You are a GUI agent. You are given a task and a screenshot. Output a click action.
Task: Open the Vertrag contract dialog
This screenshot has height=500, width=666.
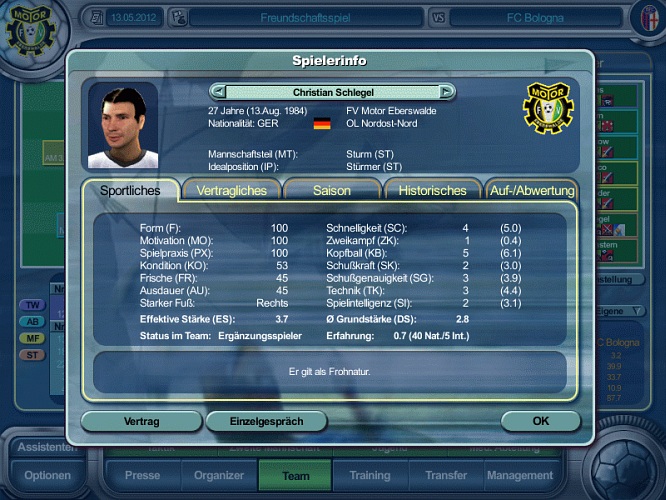(141, 421)
